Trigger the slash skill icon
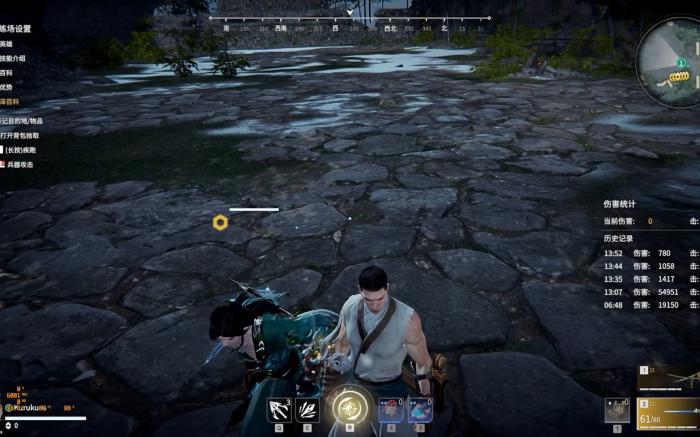The width and height of the screenshot is (700, 437). tap(307, 409)
